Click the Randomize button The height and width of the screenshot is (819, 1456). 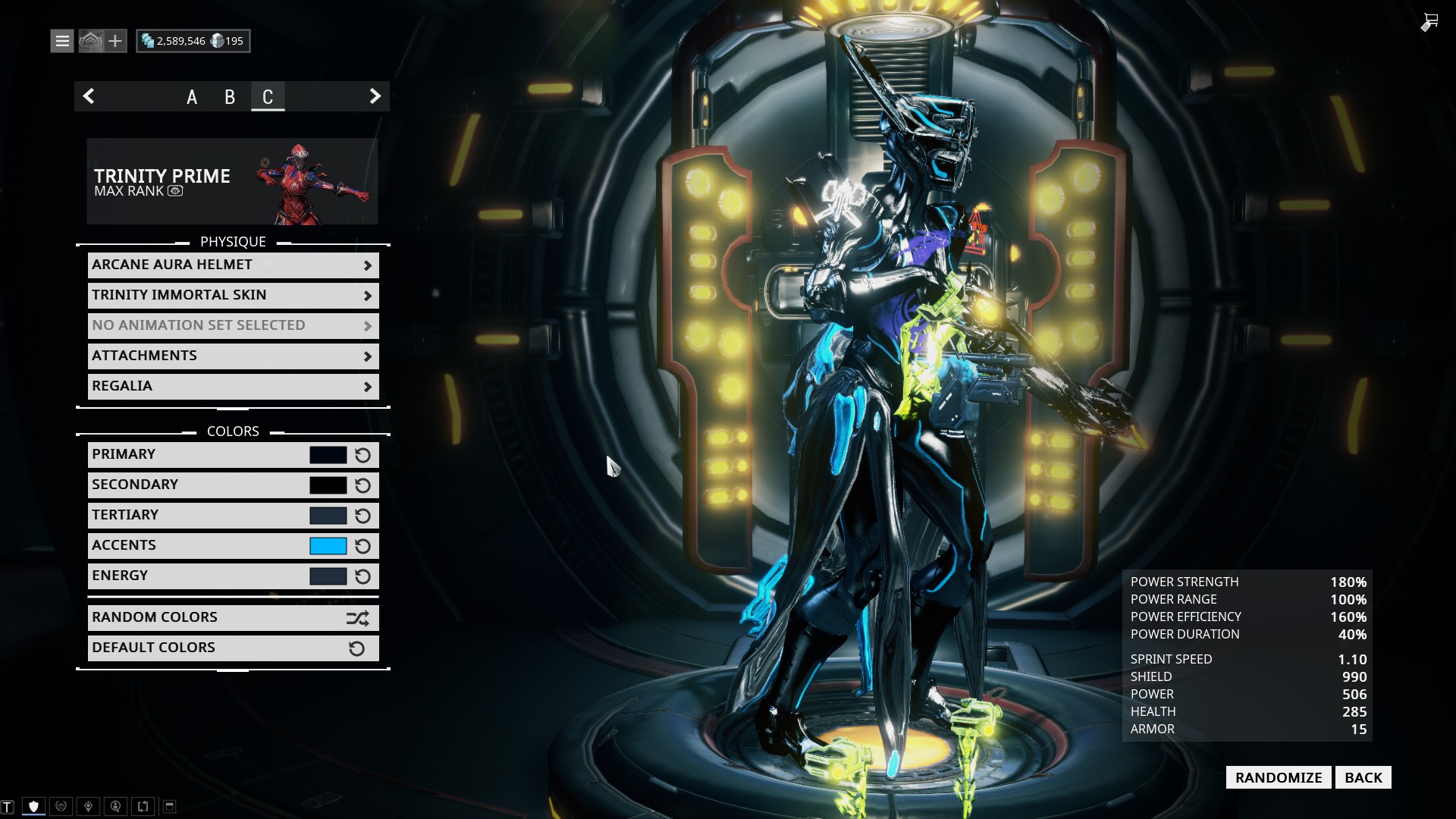click(x=1278, y=777)
